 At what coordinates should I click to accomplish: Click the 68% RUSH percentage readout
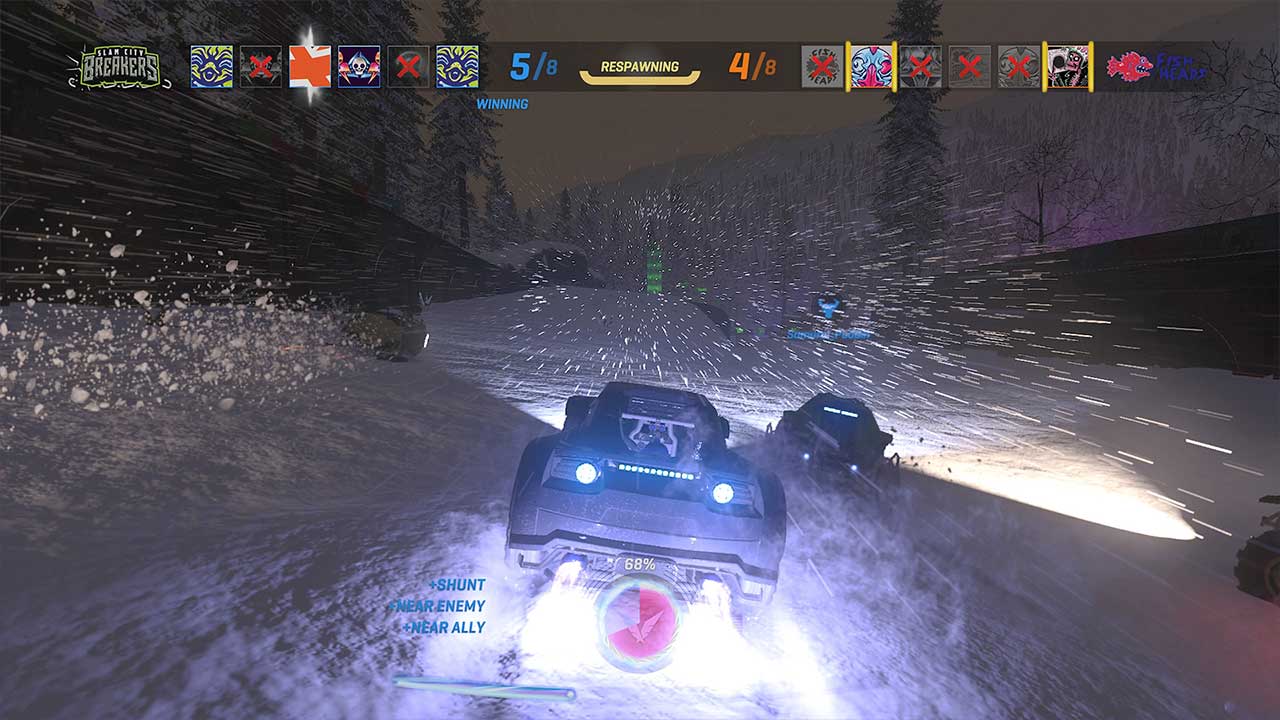click(640, 563)
